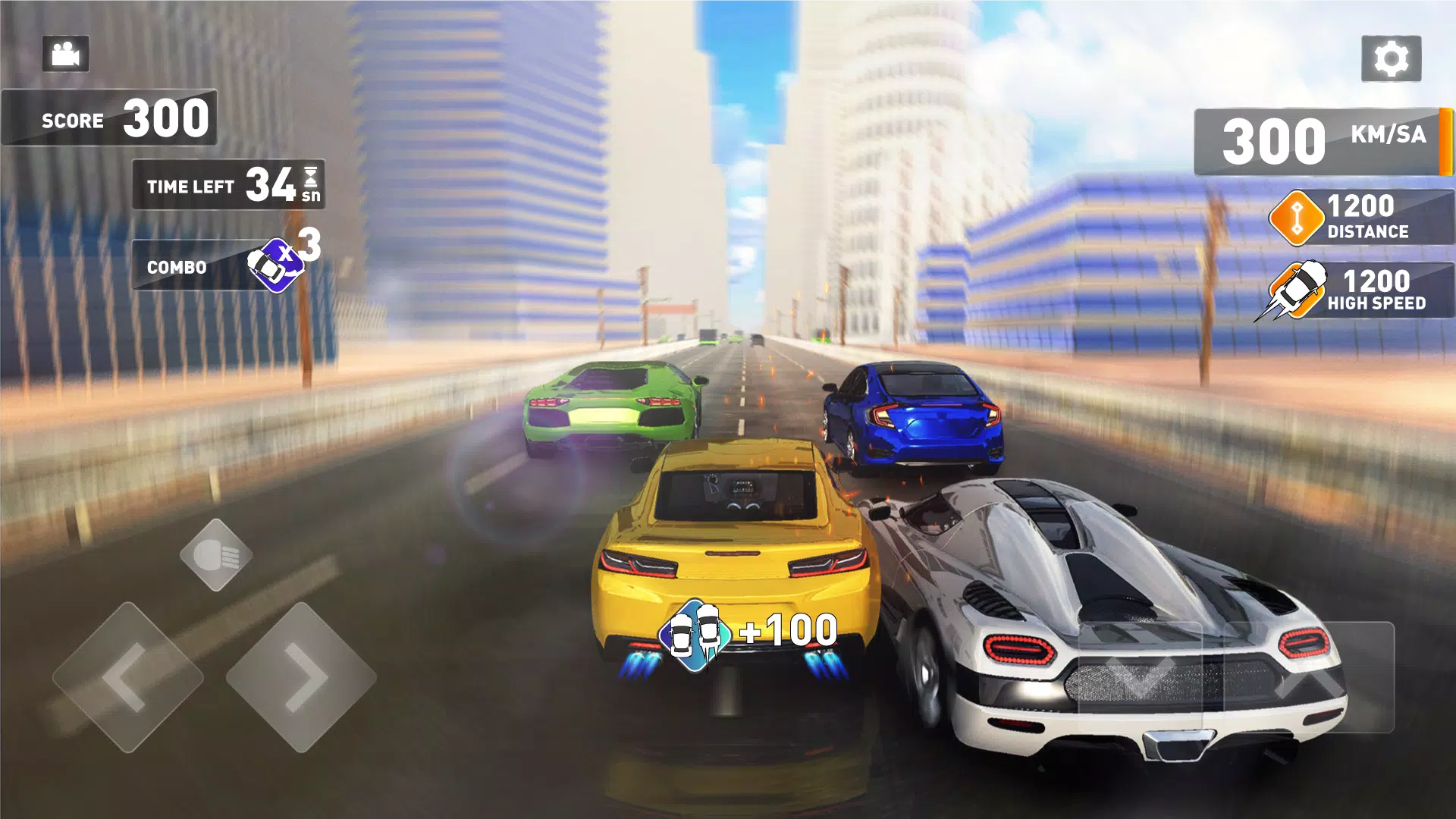1456x819 pixels.
Task: Collapse the Time Left panel
Action: pyautogui.click(x=227, y=184)
